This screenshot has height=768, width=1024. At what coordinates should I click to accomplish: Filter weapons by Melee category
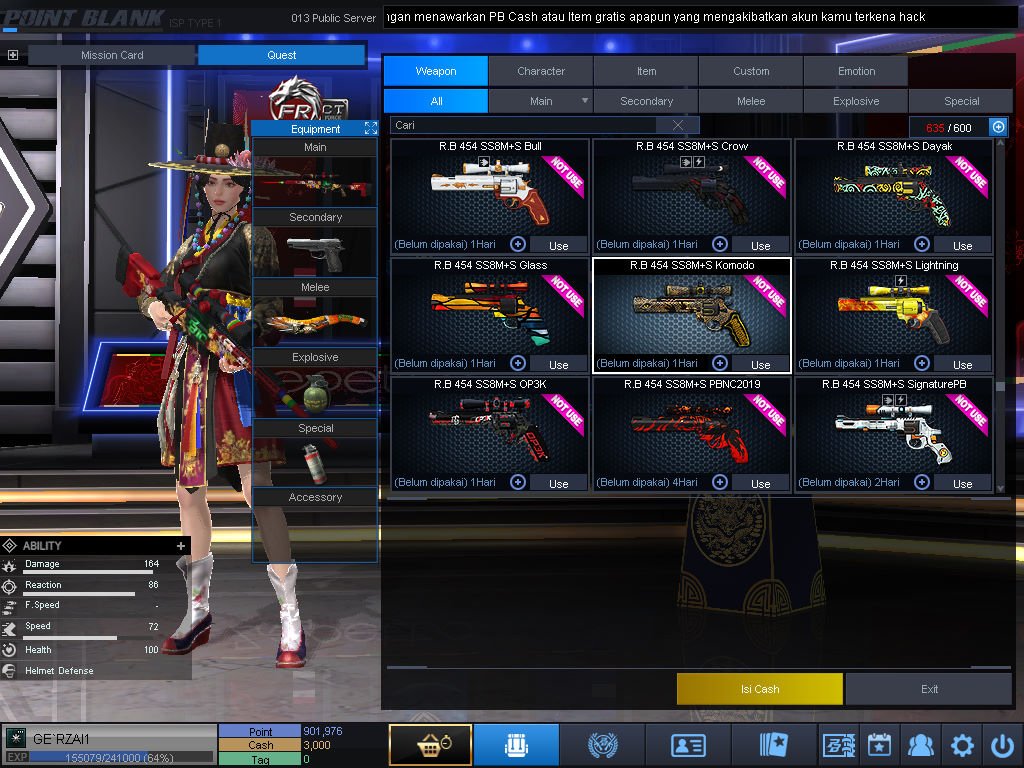coord(751,101)
